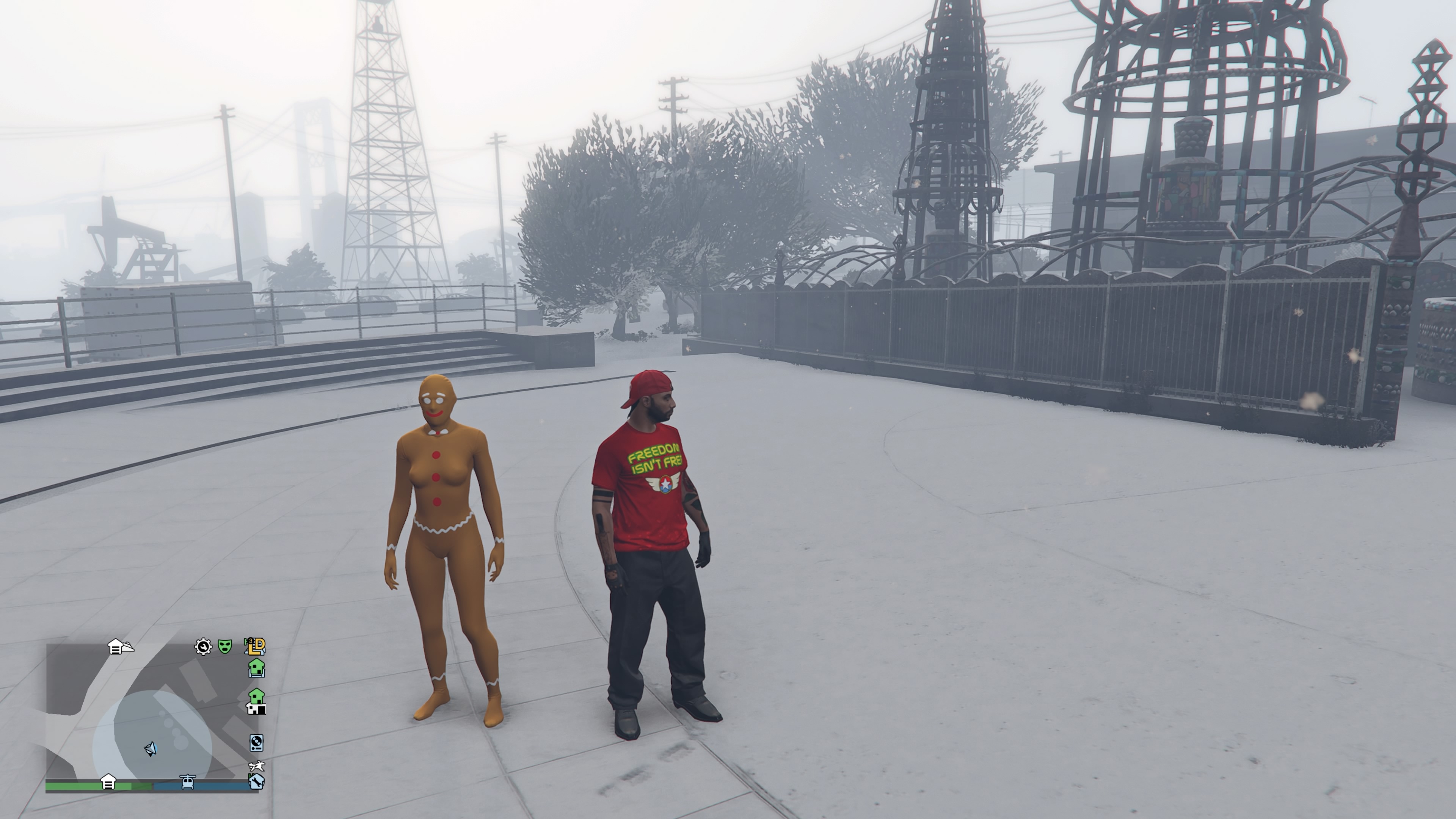Choose the upper green house blip

(257, 667)
